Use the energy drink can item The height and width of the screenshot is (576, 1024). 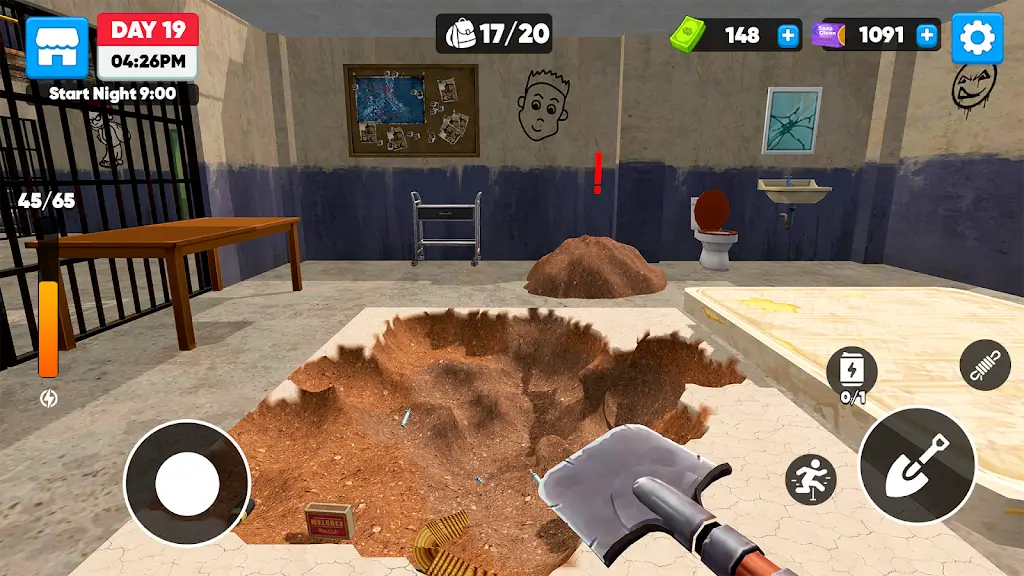[x=852, y=372]
